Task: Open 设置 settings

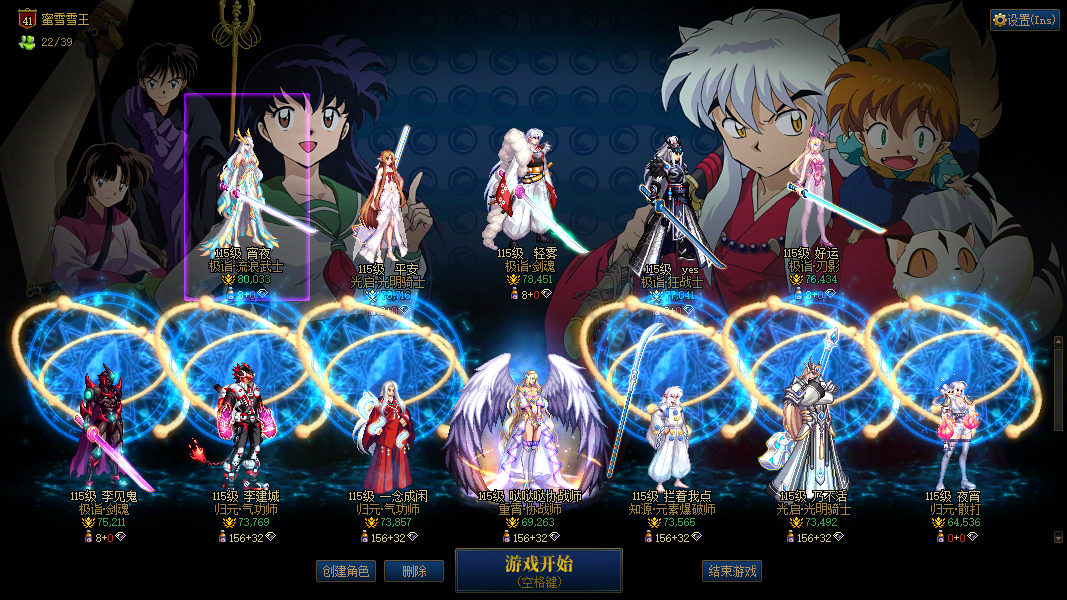Action: 1025,19
